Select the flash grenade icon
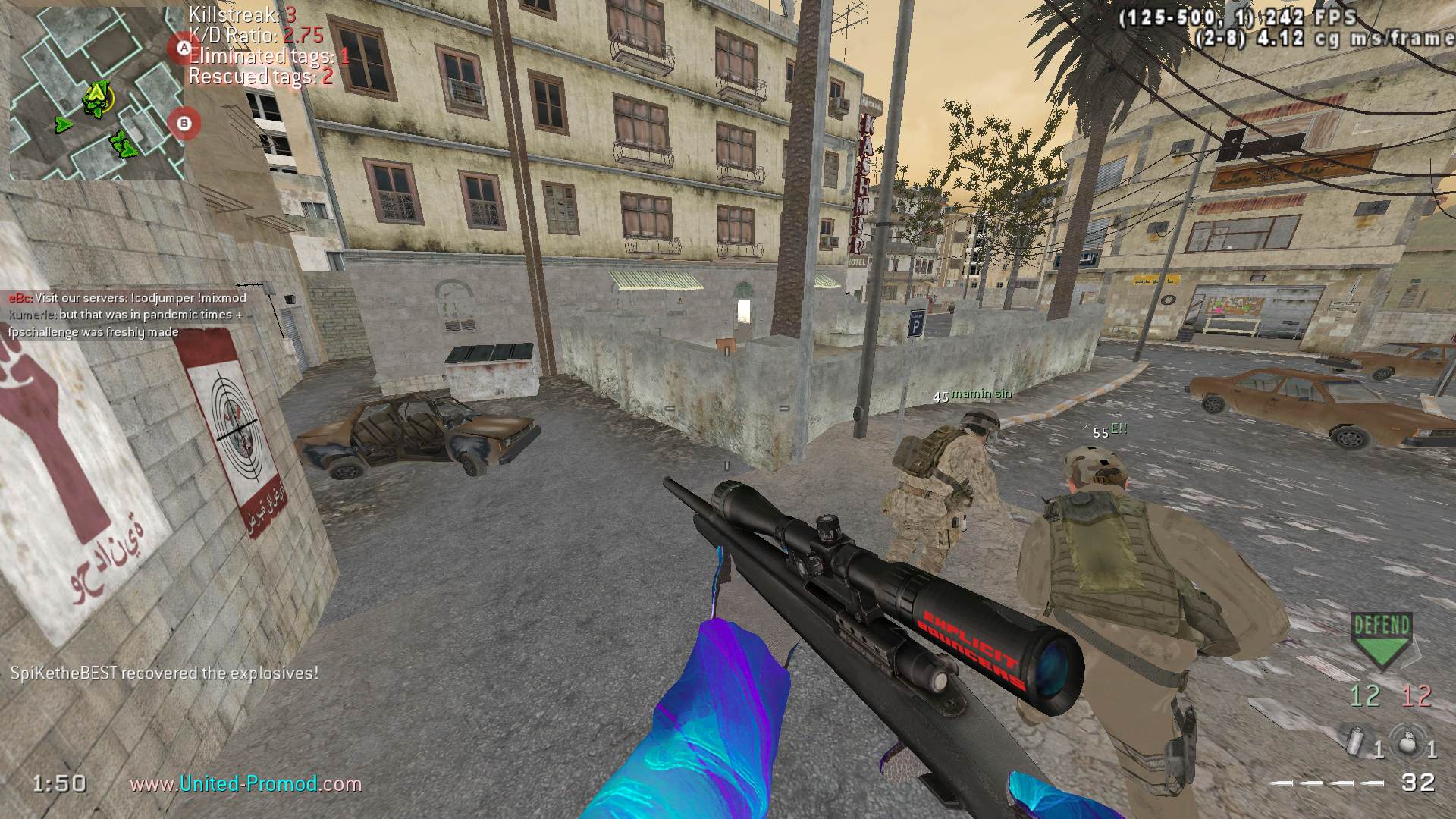1456x819 pixels. [1355, 741]
